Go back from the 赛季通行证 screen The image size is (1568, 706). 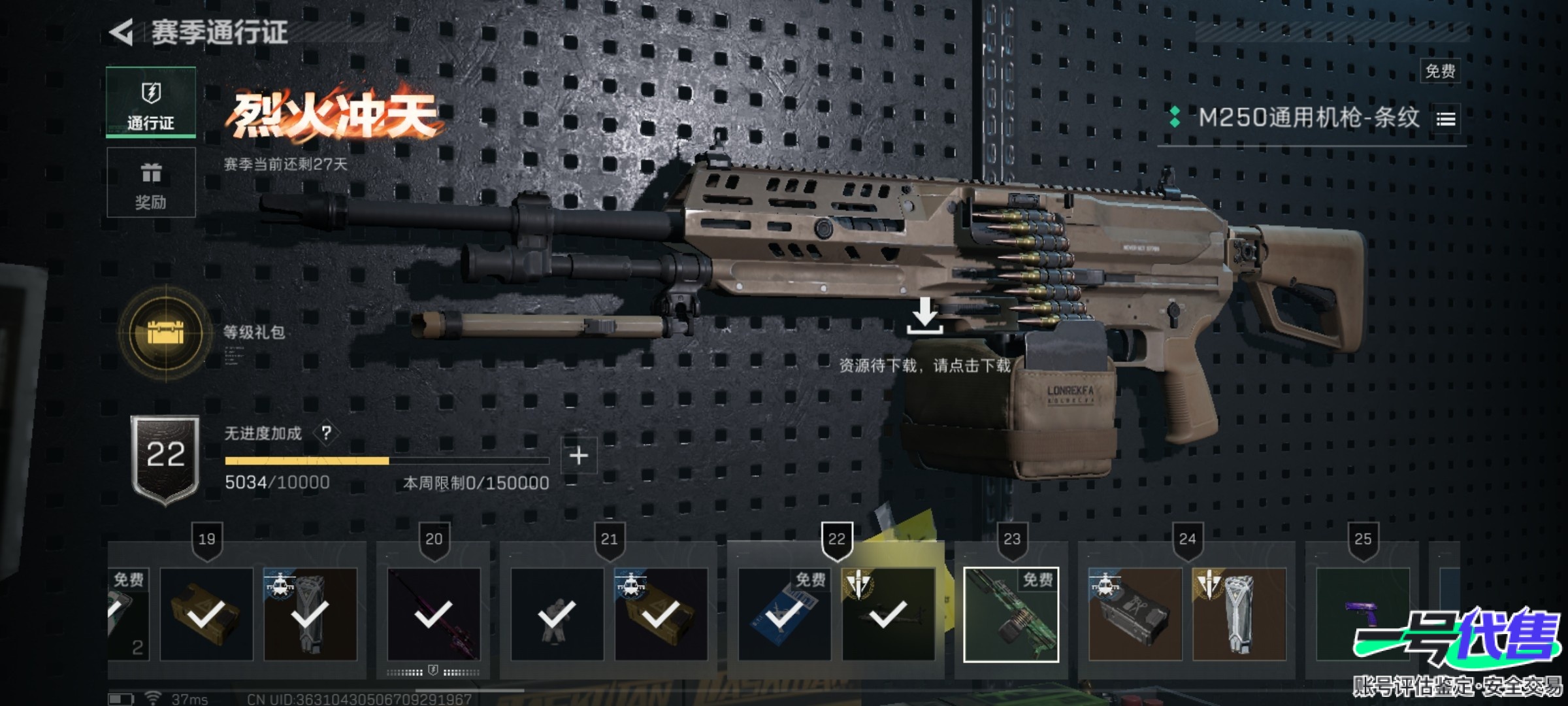pos(122,33)
